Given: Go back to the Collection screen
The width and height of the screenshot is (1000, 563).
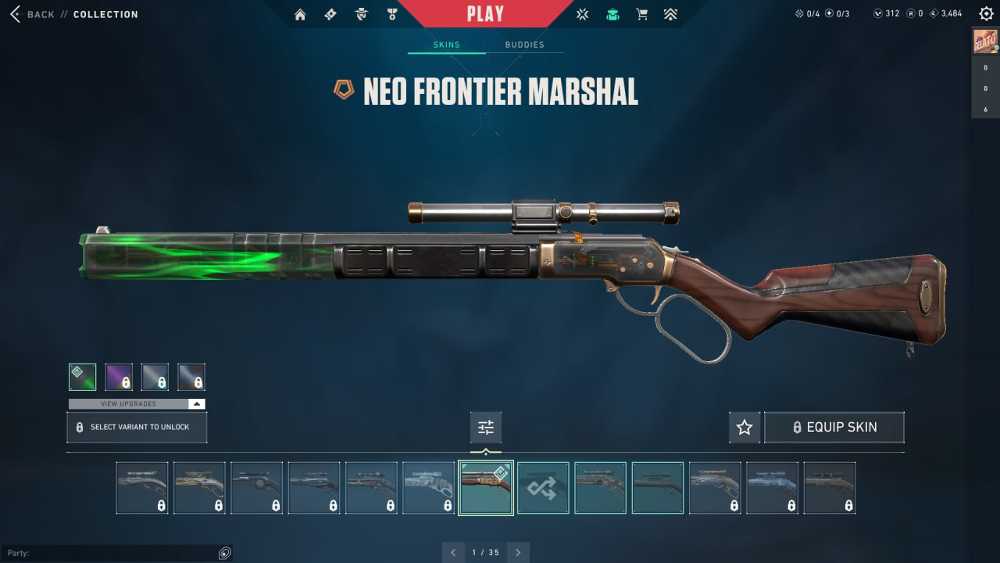Looking at the screenshot, I should [40, 14].
